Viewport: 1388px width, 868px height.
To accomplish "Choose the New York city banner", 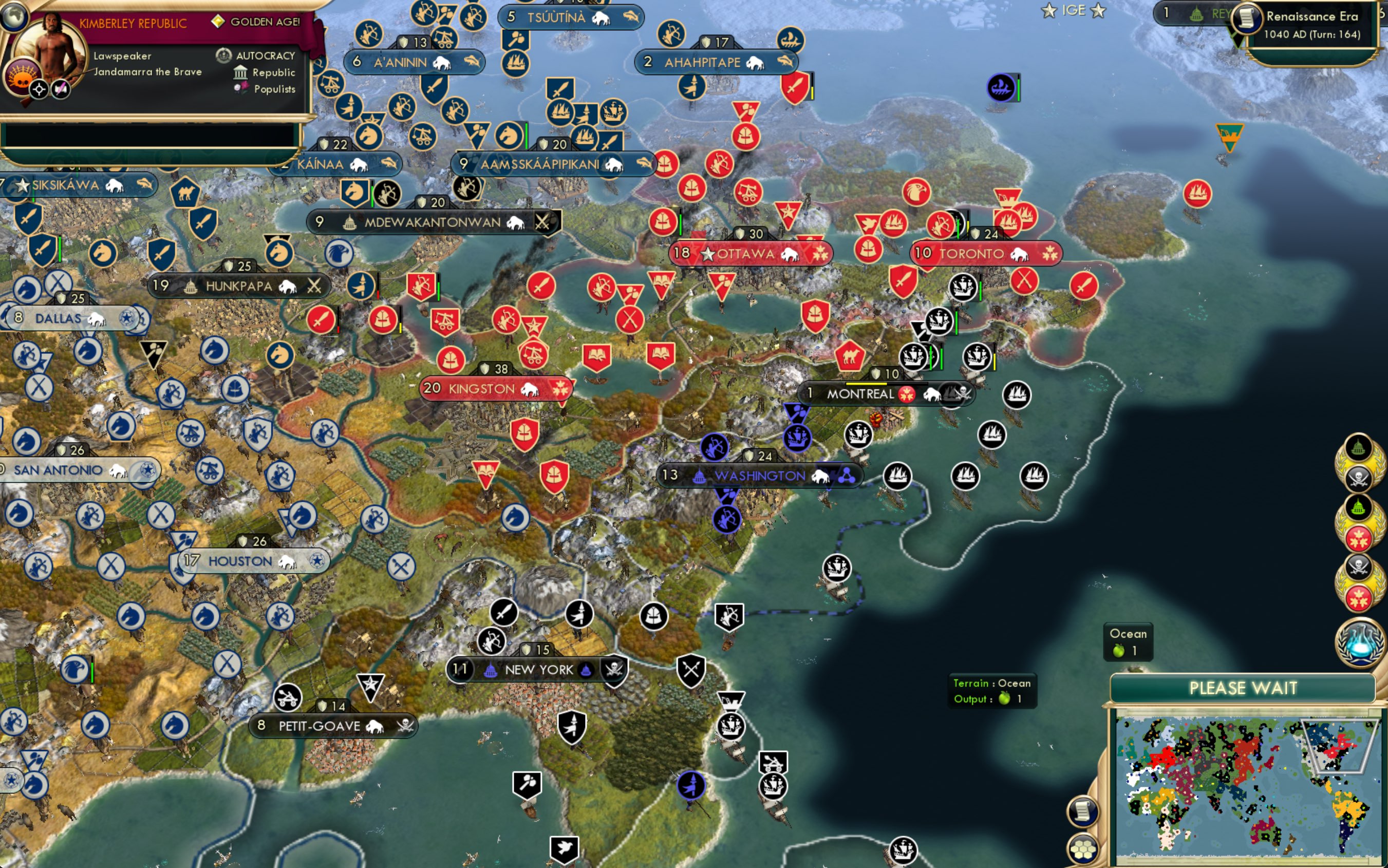I will coord(538,669).
